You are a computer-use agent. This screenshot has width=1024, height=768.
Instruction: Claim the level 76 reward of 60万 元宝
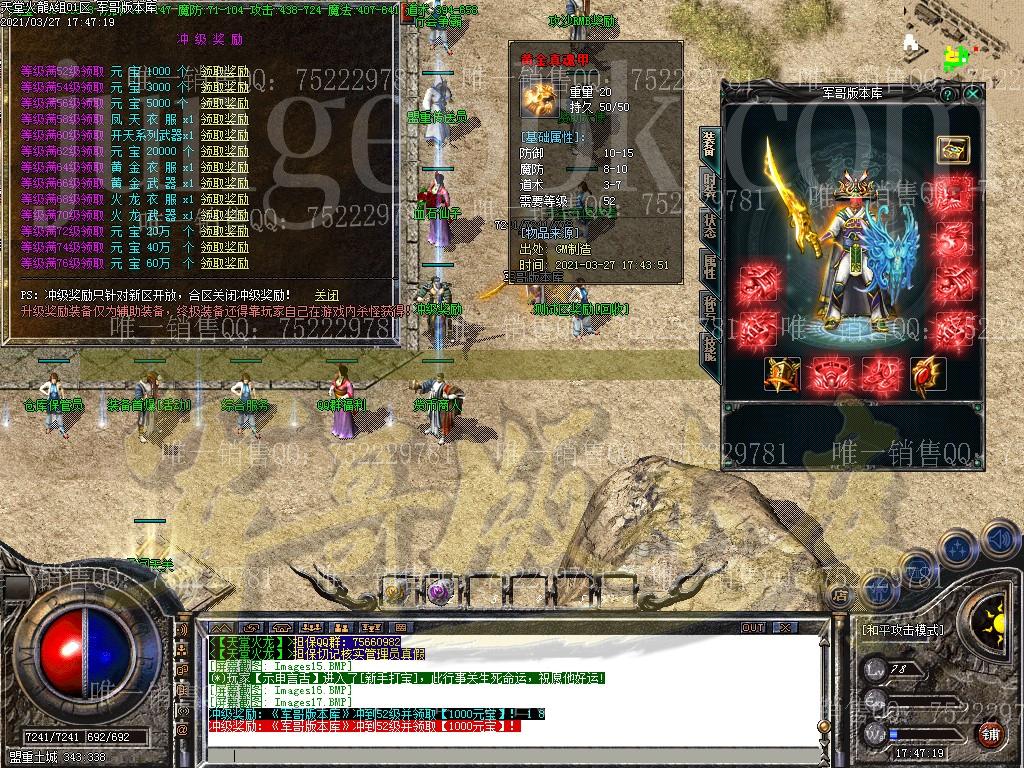pos(224,263)
